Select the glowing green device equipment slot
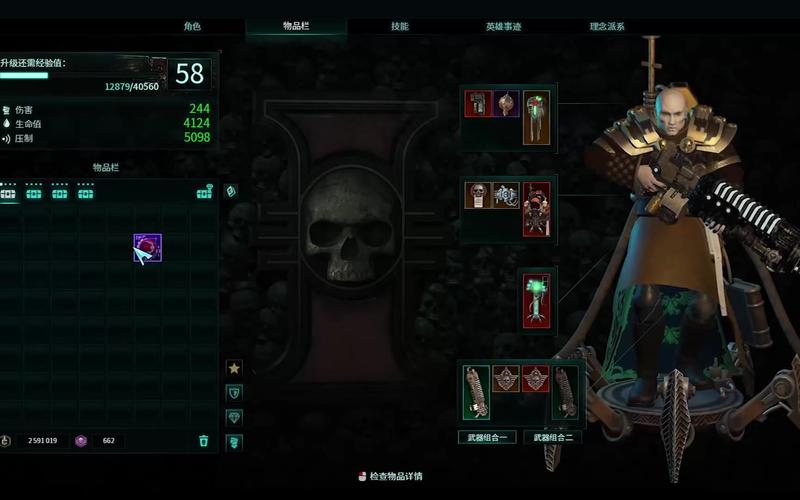 (537, 299)
